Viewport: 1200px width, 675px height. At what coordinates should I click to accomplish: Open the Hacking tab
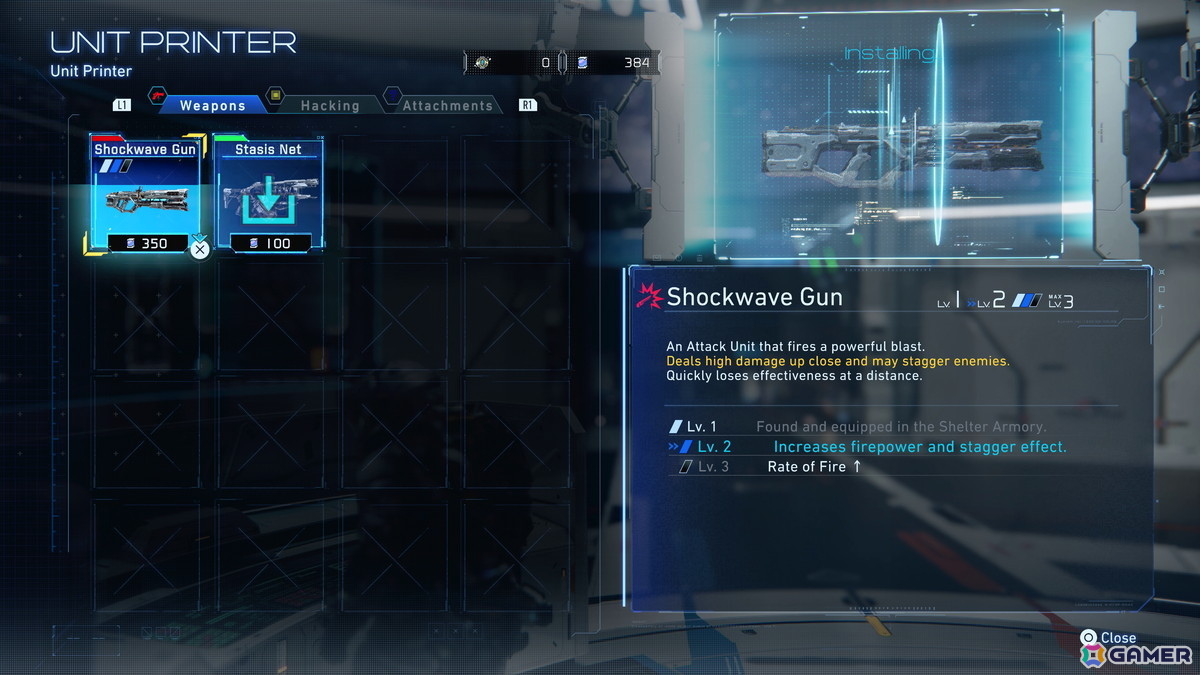pos(329,105)
